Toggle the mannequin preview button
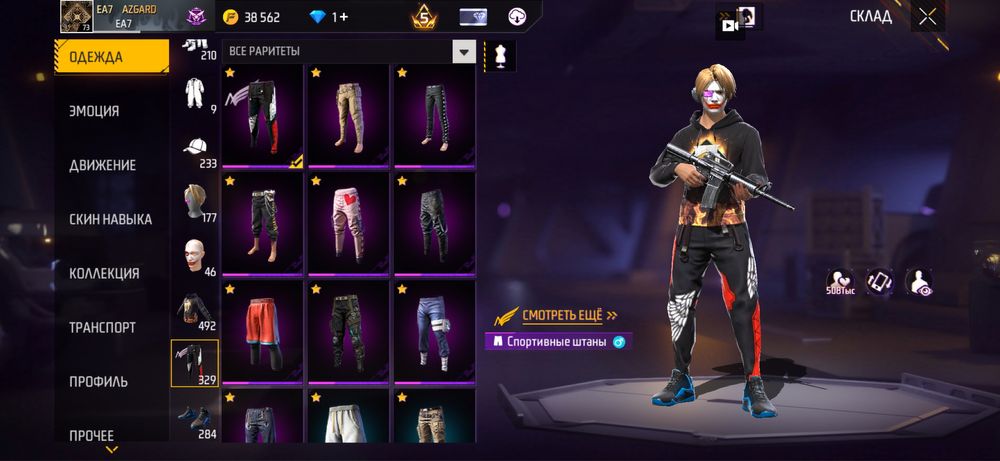The width and height of the screenshot is (1000, 461). click(499, 56)
